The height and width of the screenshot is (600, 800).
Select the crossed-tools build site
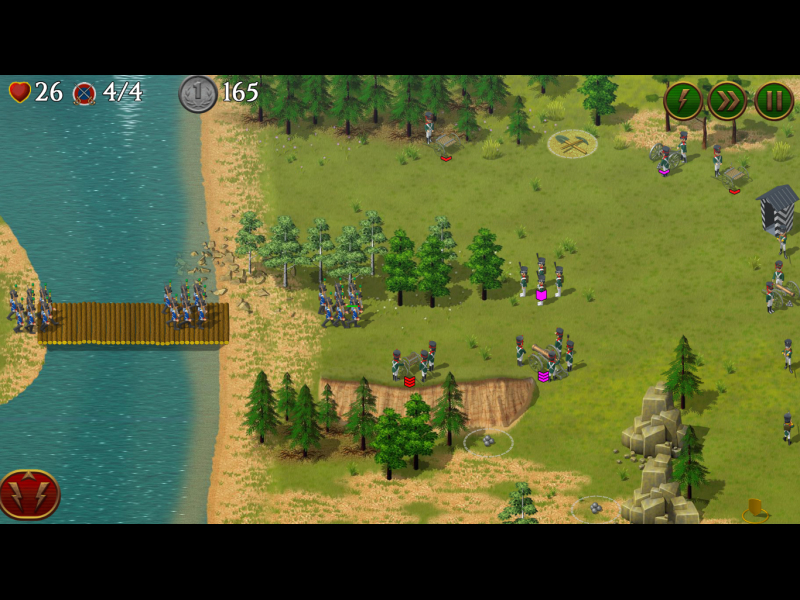[572, 144]
